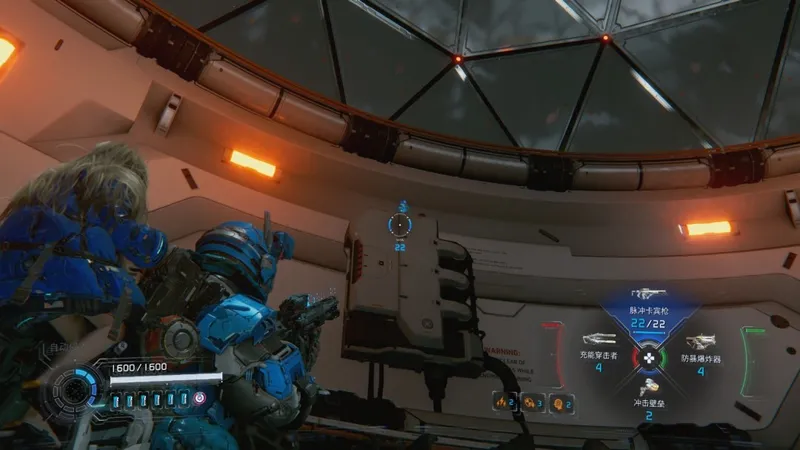This screenshot has height=450, width=800.
Task: Activate the lightning flame ability icon
Action: (503, 401)
